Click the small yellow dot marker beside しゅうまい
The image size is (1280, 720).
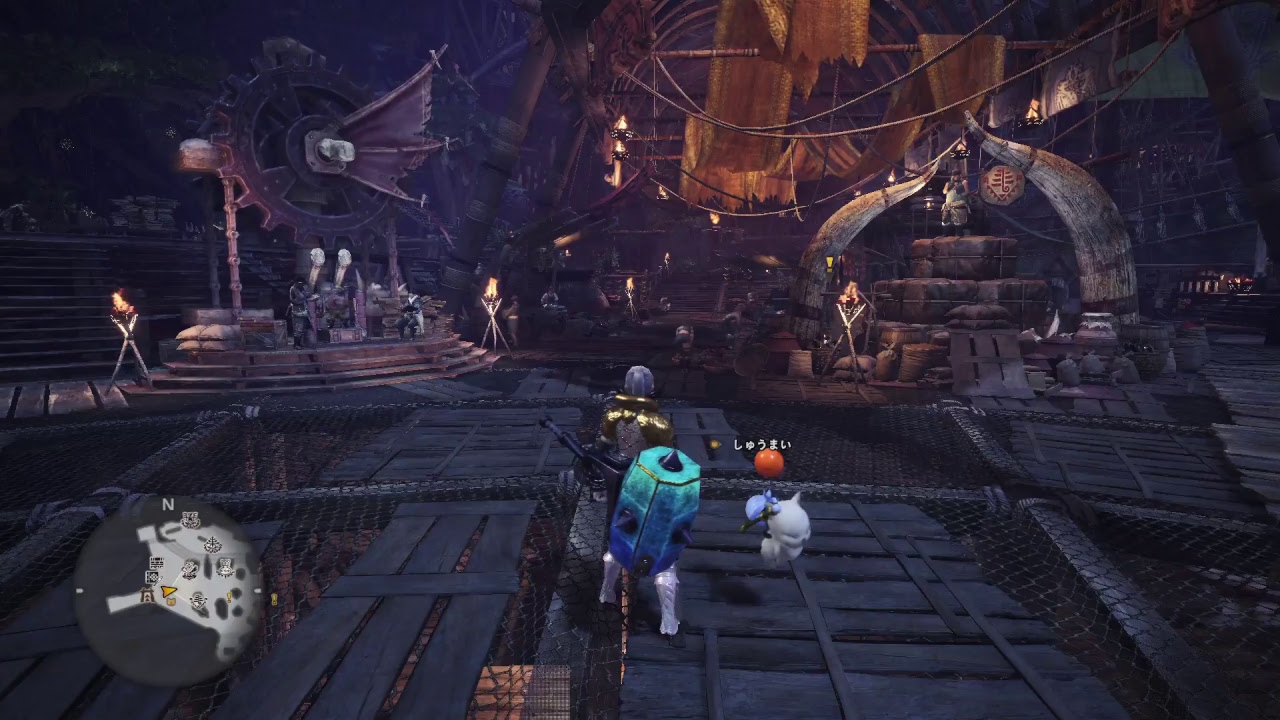715,443
